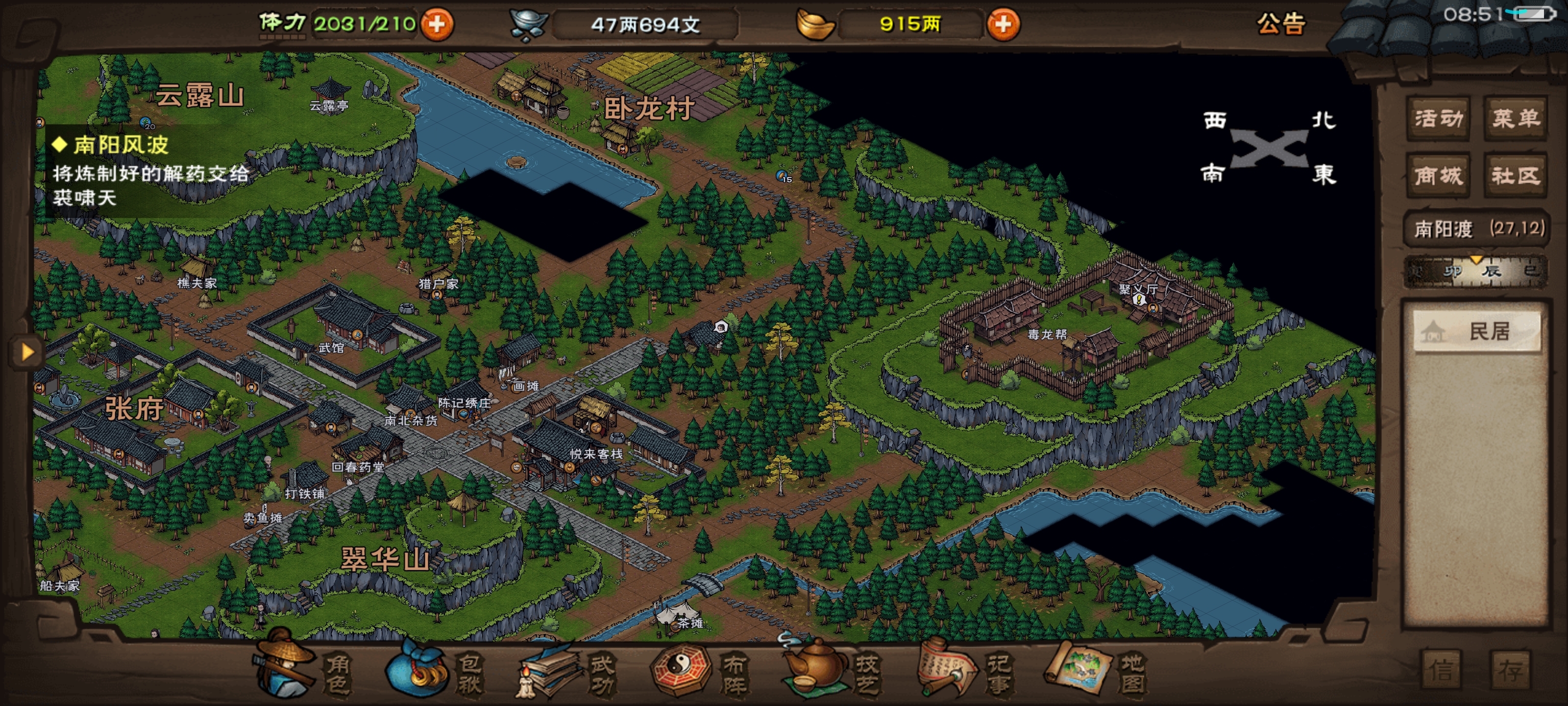Open the 布阵 formation screen
1568x706 pixels.
pos(700,673)
